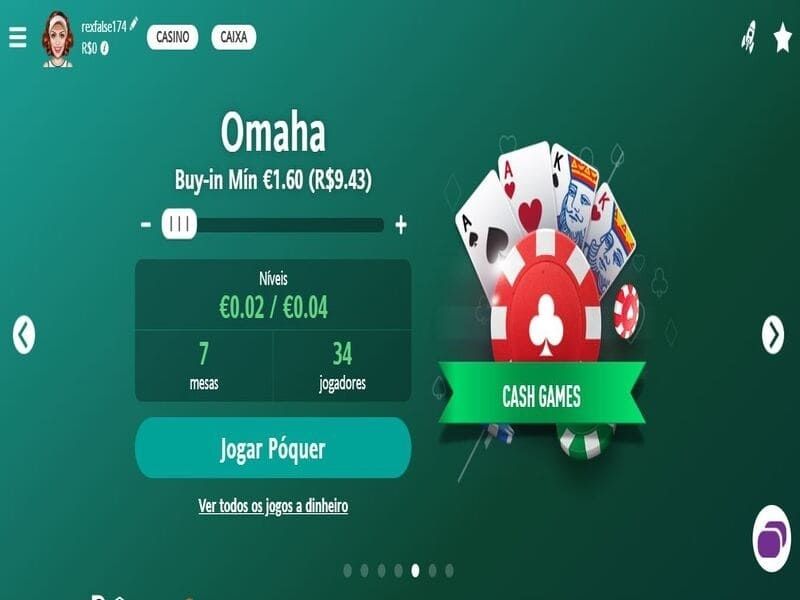Advance to the next game carousel slide

(x=773, y=335)
